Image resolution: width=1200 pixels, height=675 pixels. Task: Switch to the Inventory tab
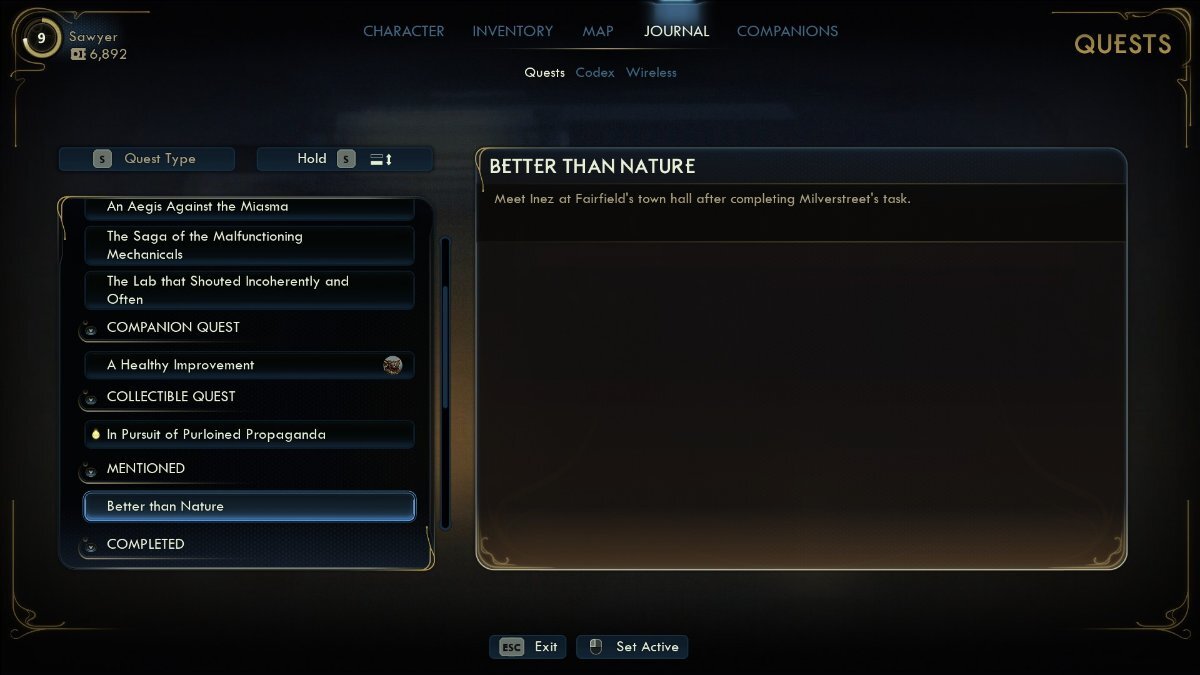(x=513, y=31)
